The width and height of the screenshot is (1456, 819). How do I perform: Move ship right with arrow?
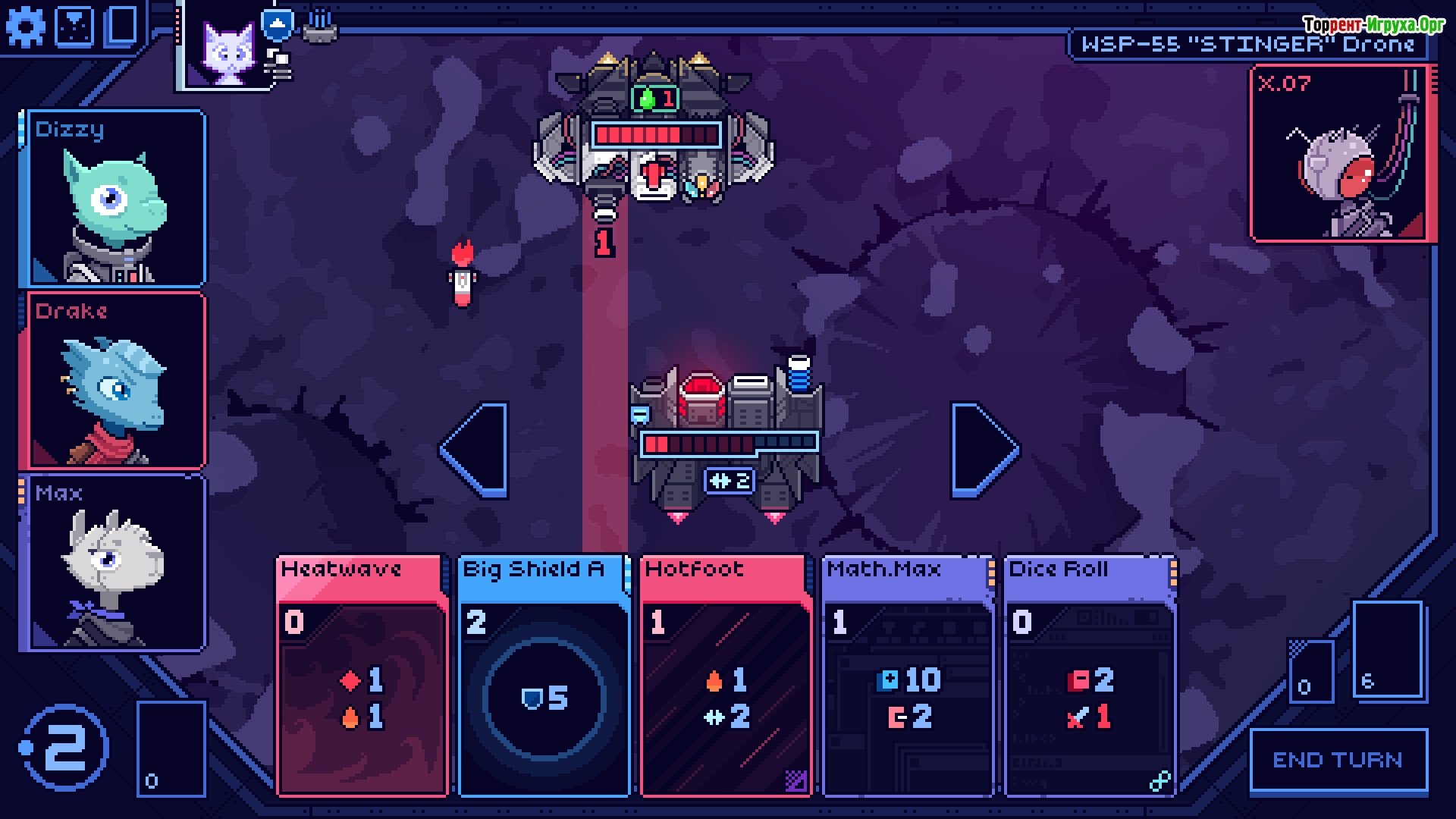pyautogui.click(x=982, y=450)
